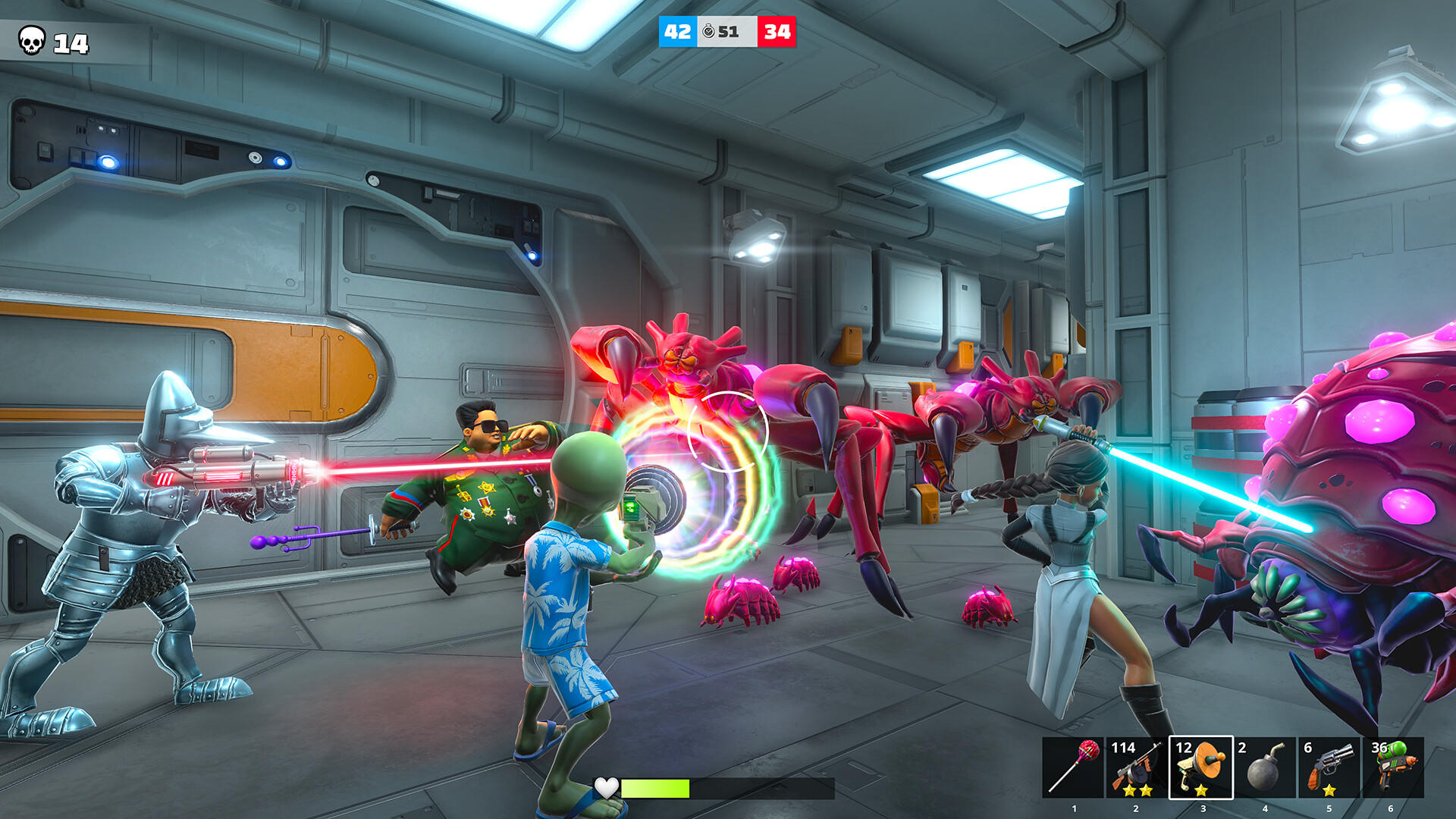Screen dimensions: 1456x819
Task: Click the satellite dish gun in slot 3
Action: [x=1200, y=767]
